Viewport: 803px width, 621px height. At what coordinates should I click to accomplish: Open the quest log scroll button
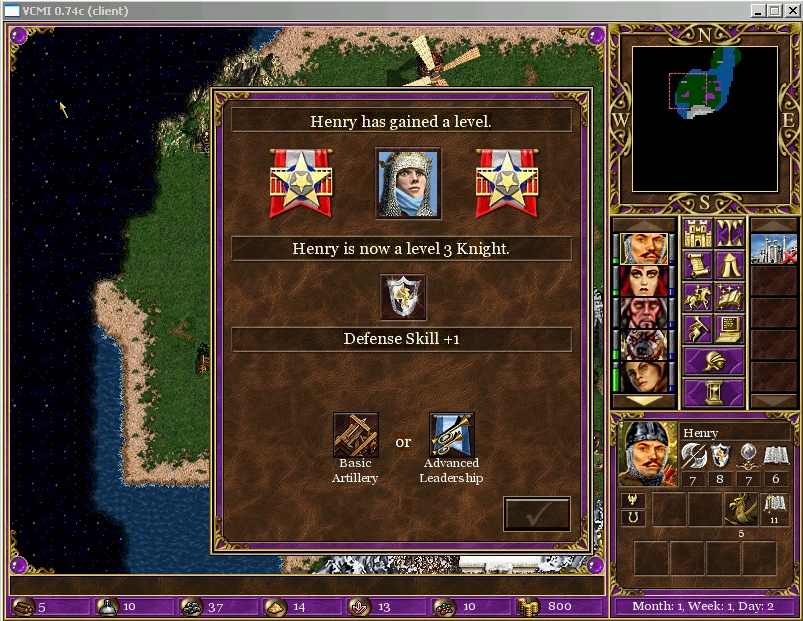pyautogui.click(x=697, y=266)
